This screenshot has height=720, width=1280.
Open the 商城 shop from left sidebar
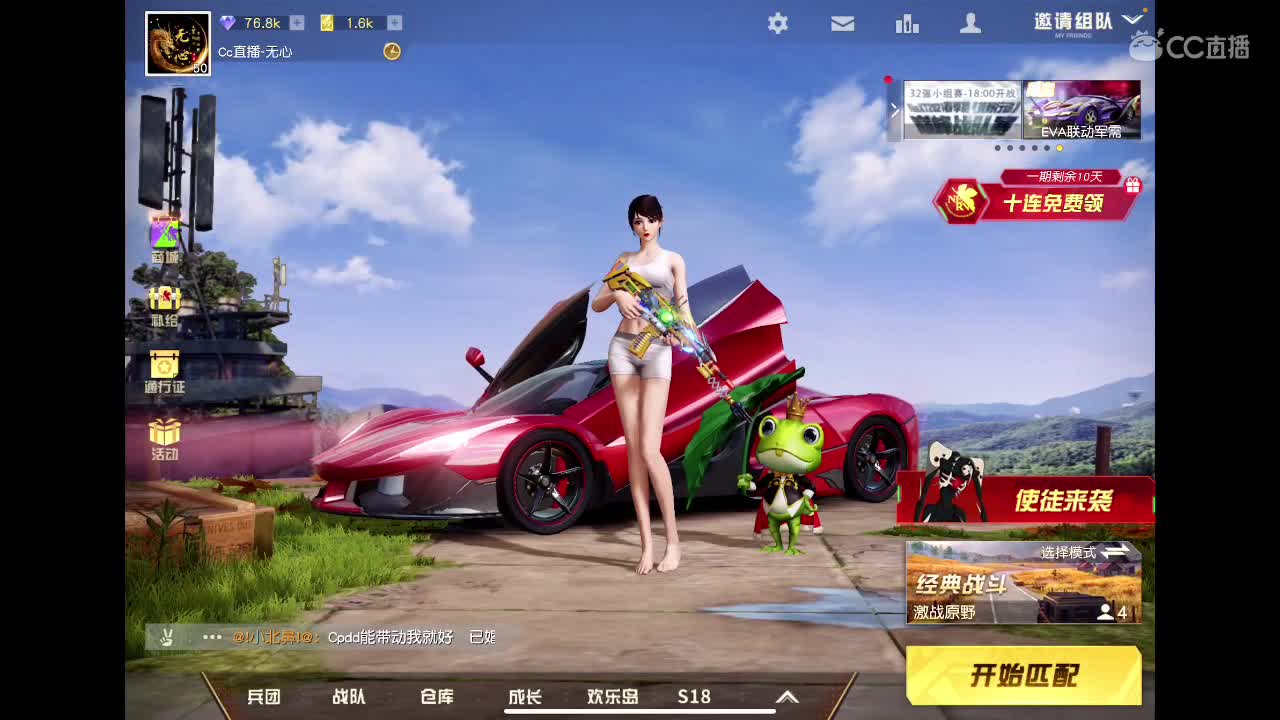(x=163, y=232)
